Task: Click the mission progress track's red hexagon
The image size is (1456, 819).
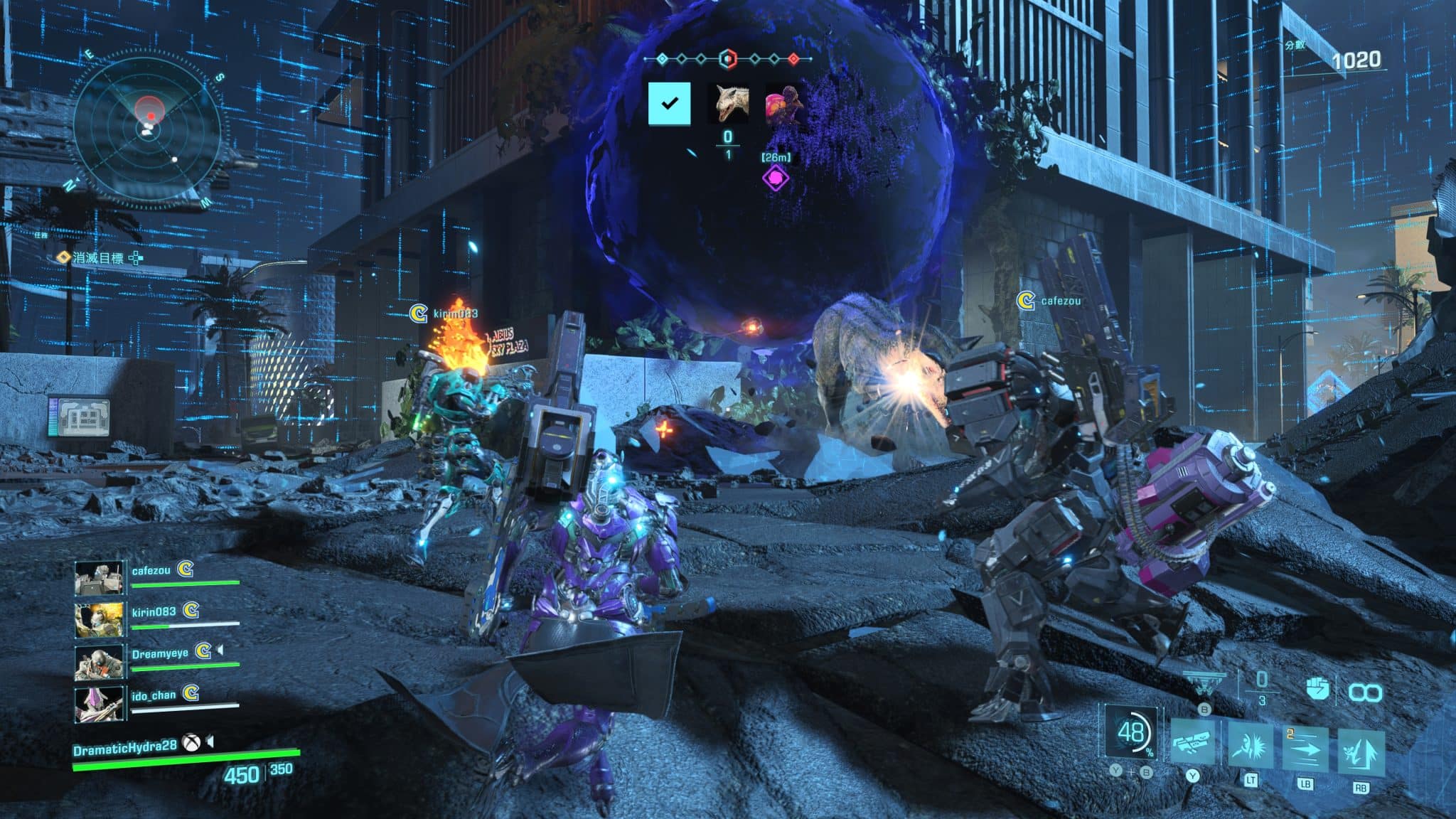Action: coord(727,58)
